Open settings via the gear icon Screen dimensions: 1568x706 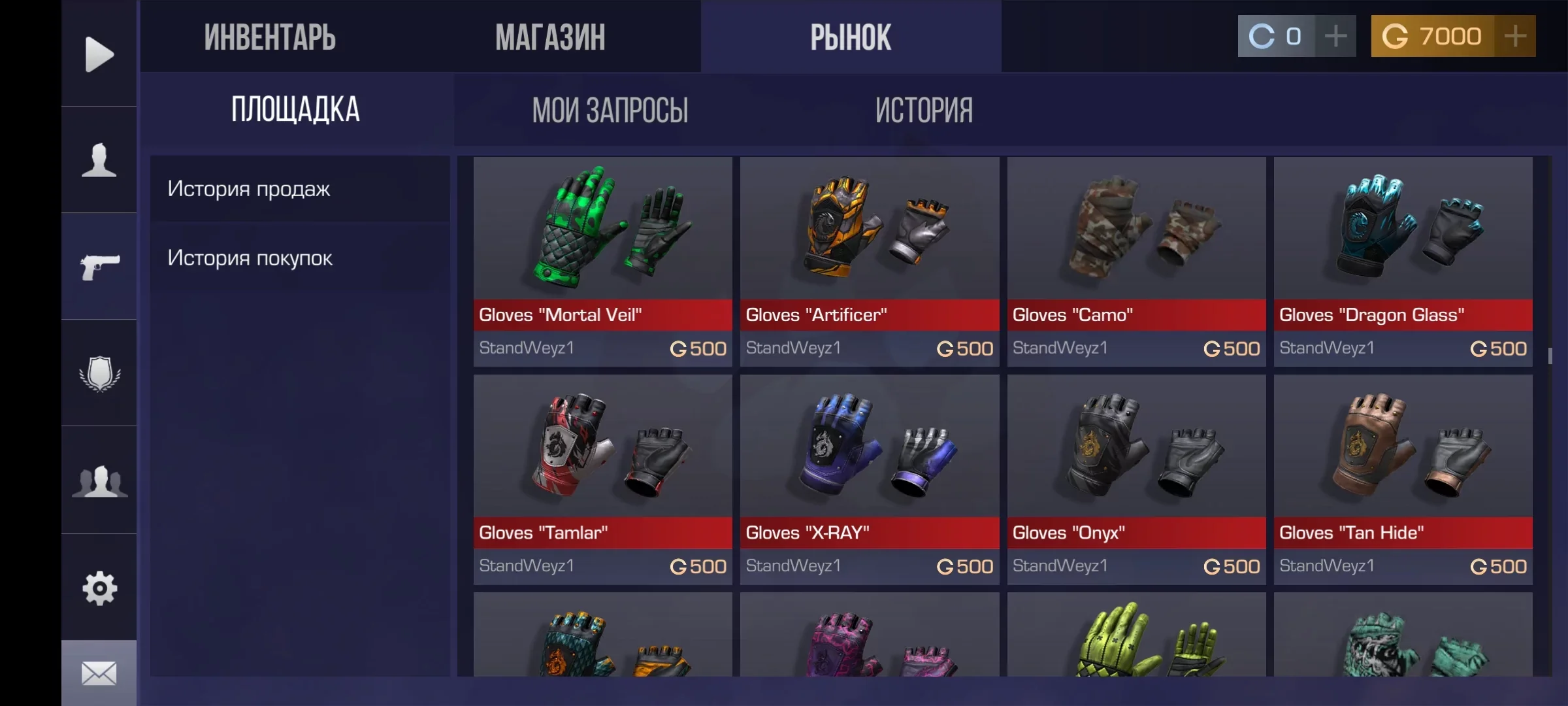coord(99,588)
